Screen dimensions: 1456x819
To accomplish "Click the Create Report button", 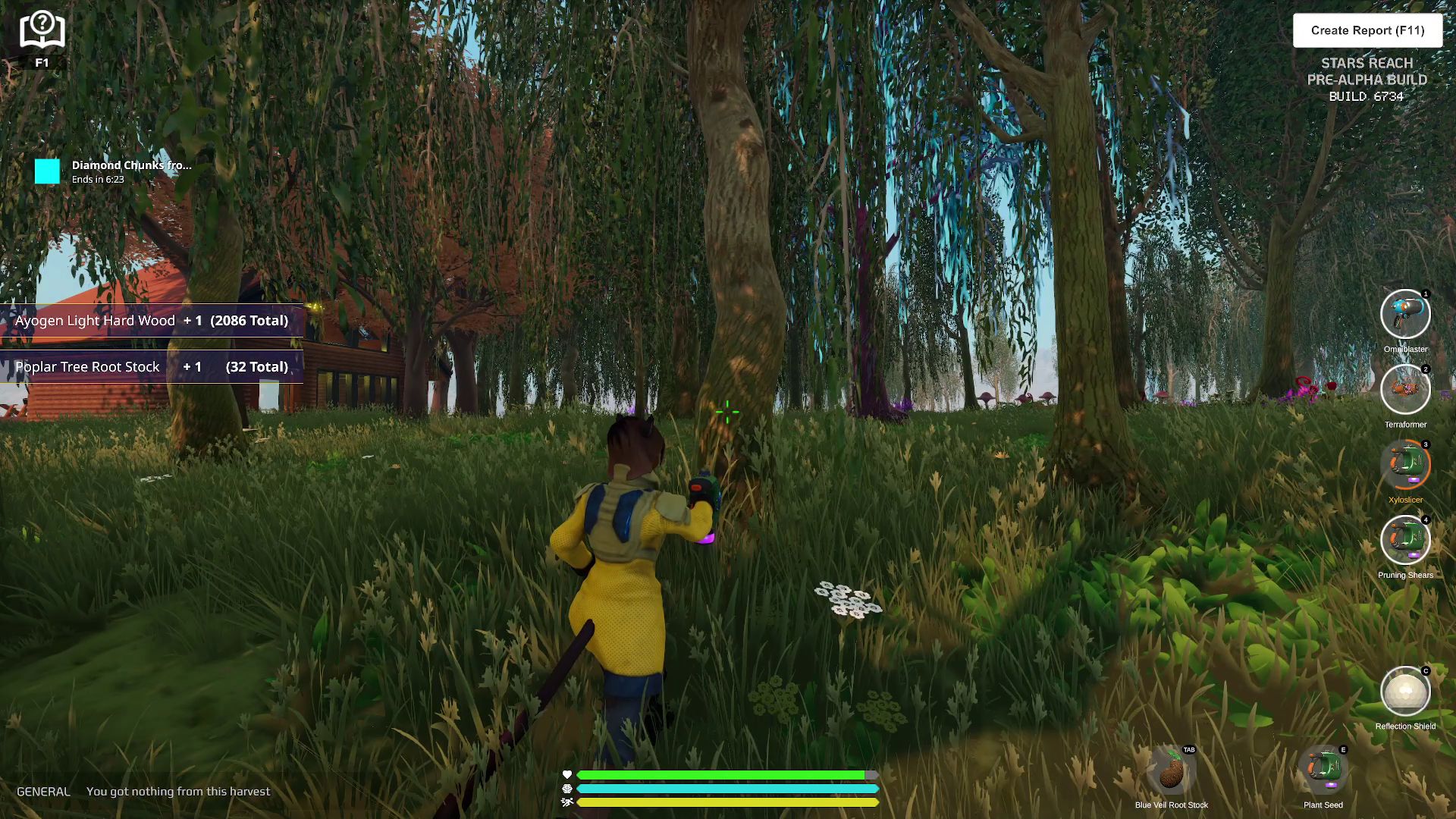I will coord(1367,30).
